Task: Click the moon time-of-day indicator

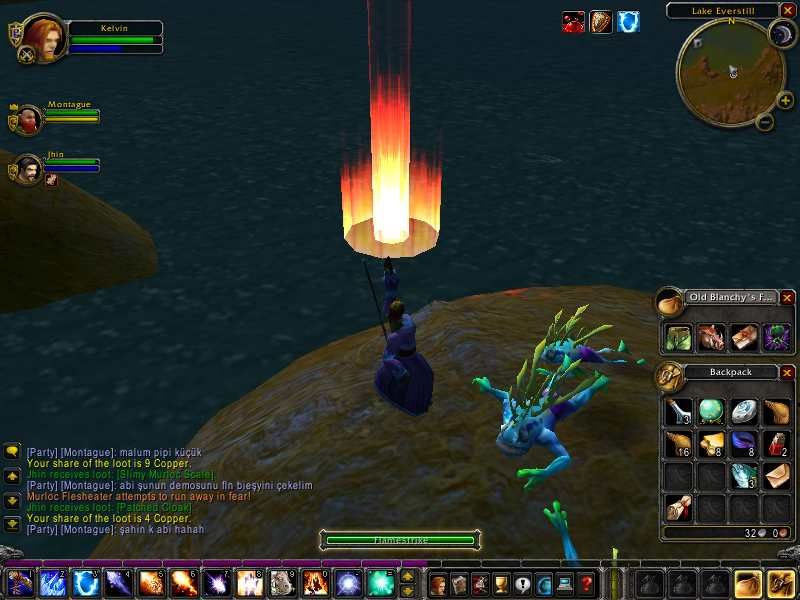Action: coord(780,36)
